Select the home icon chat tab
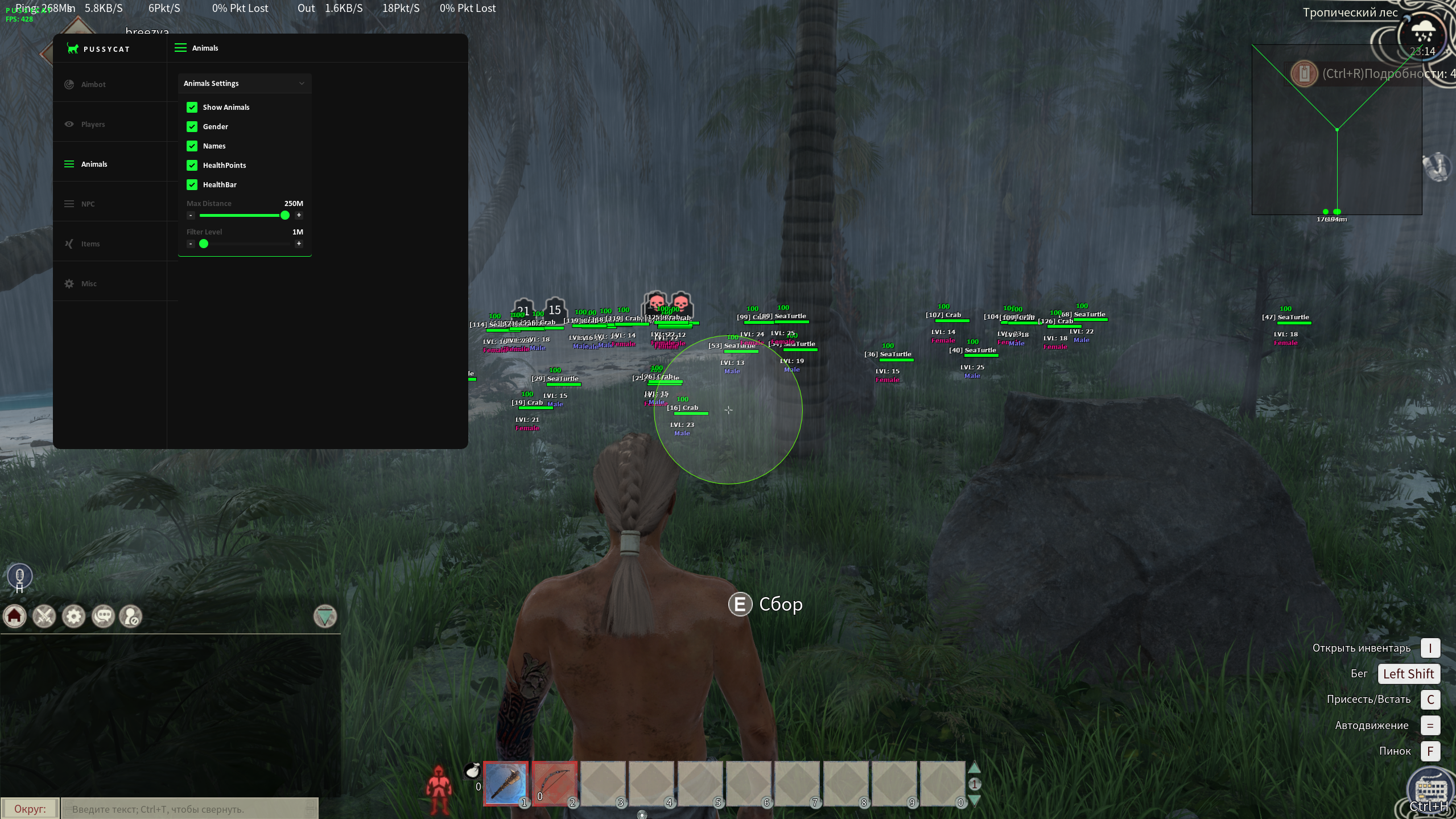Image resolution: width=1456 pixels, height=819 pixels. click(15, 616)
